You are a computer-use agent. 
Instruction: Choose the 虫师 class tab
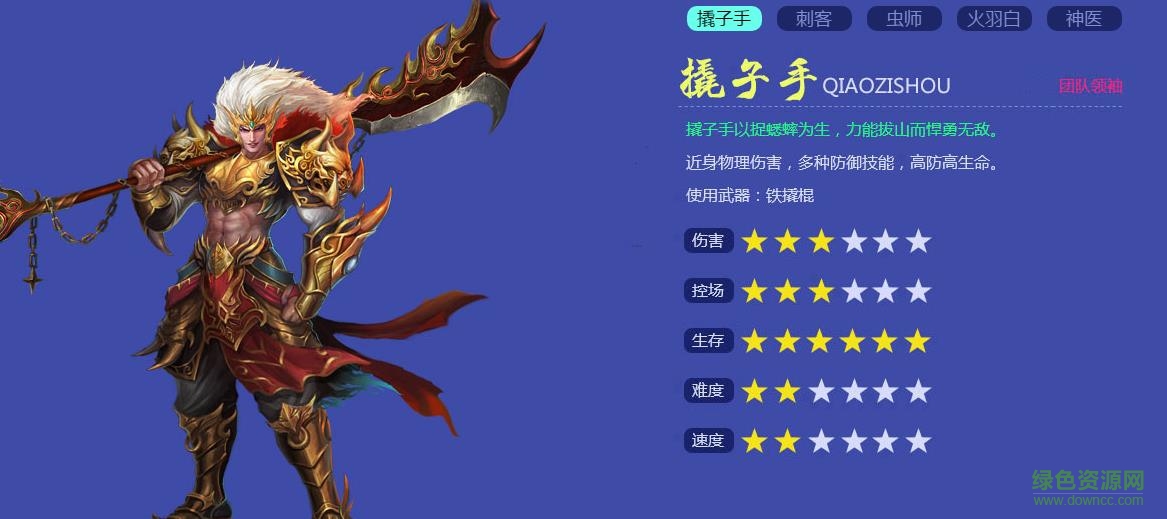point(904,19)
